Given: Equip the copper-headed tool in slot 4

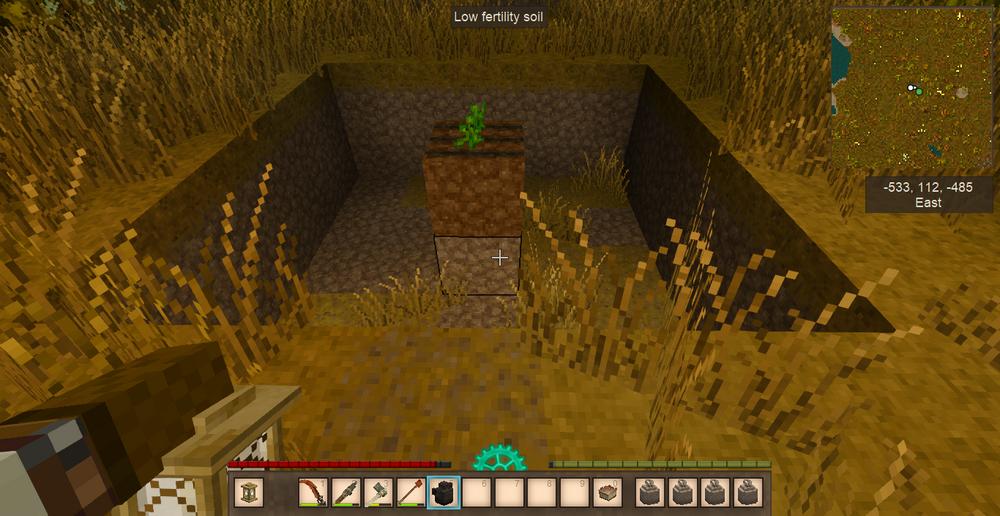Looking at the screenshot, I should click(410, 492).
